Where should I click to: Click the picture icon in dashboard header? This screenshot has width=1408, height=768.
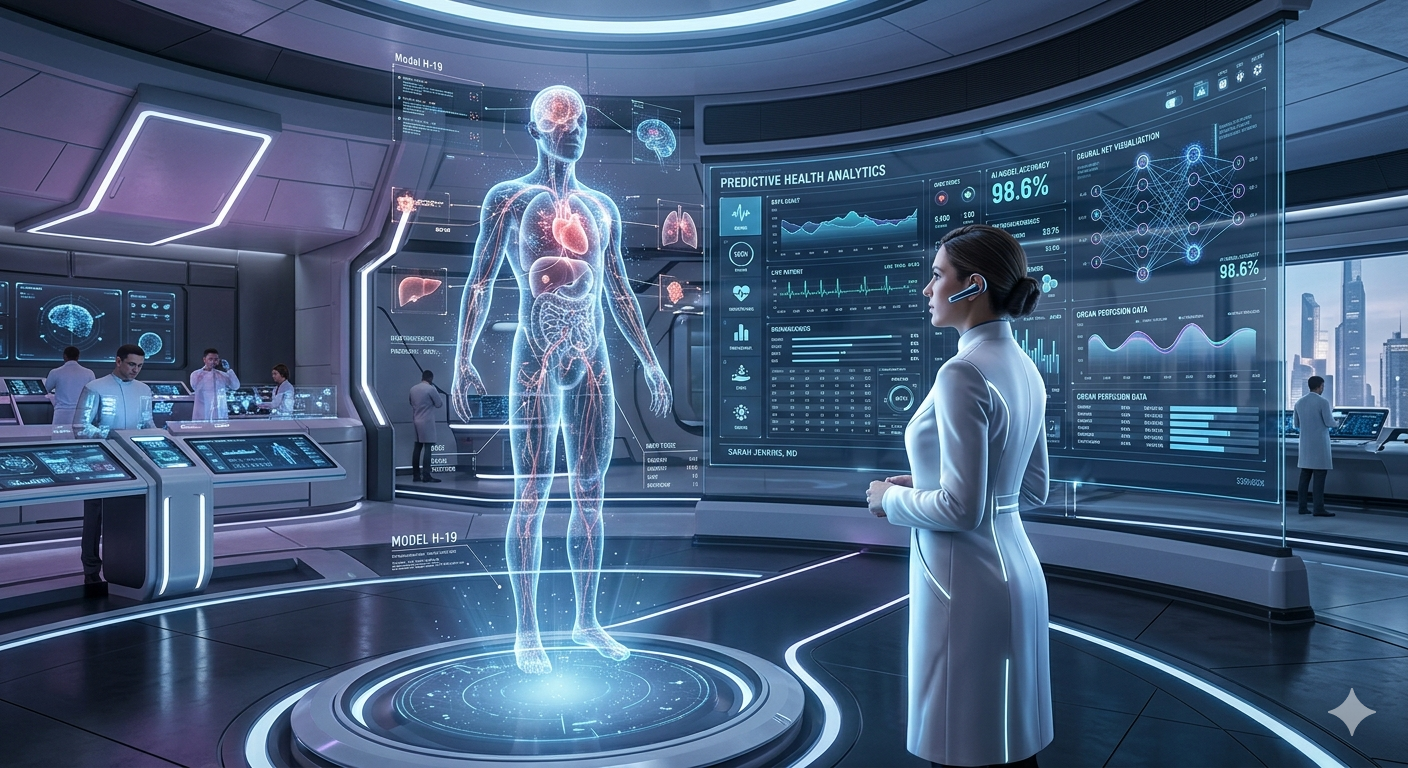(1200, 91)
